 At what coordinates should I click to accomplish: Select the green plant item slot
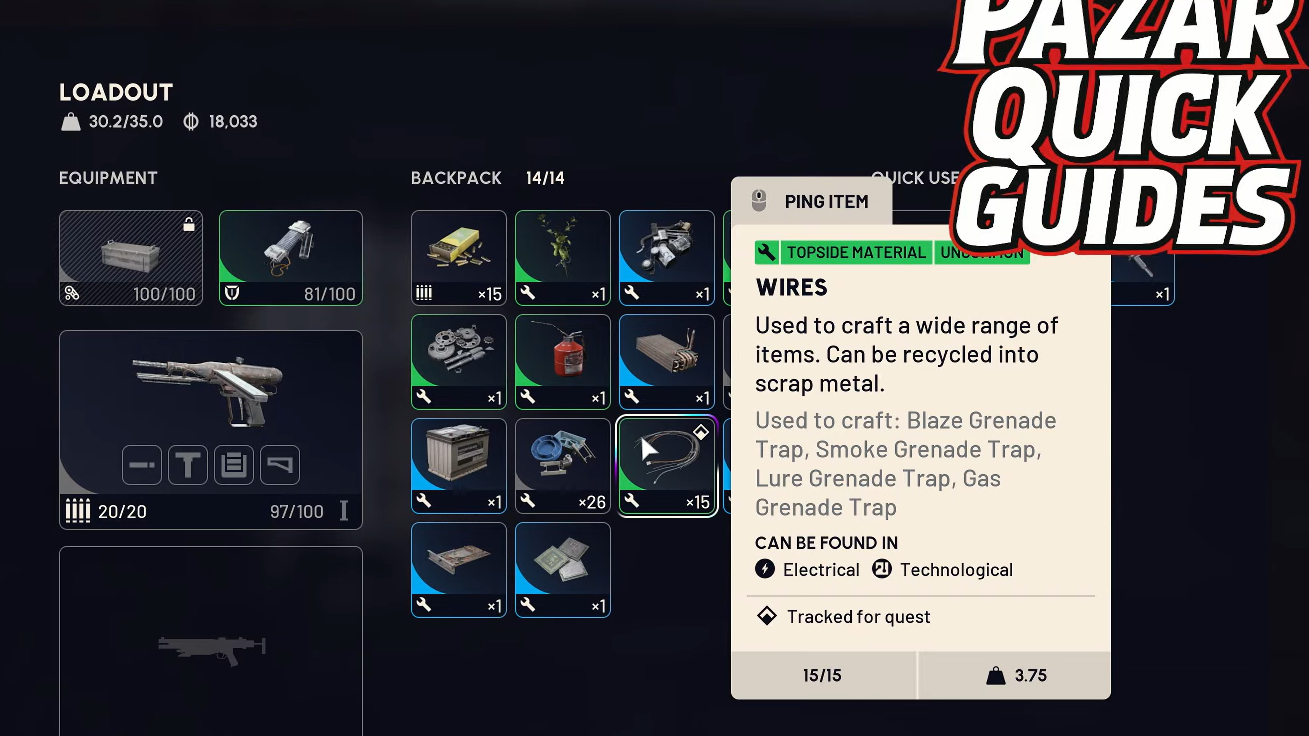pos(563,257)
